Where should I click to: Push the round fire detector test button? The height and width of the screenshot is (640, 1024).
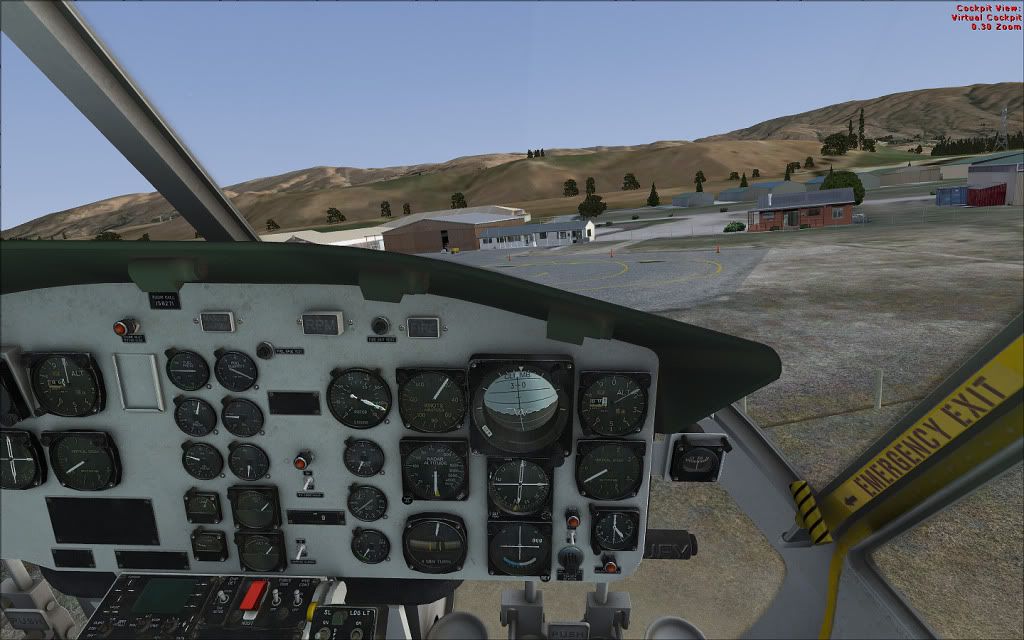[380, 325]
